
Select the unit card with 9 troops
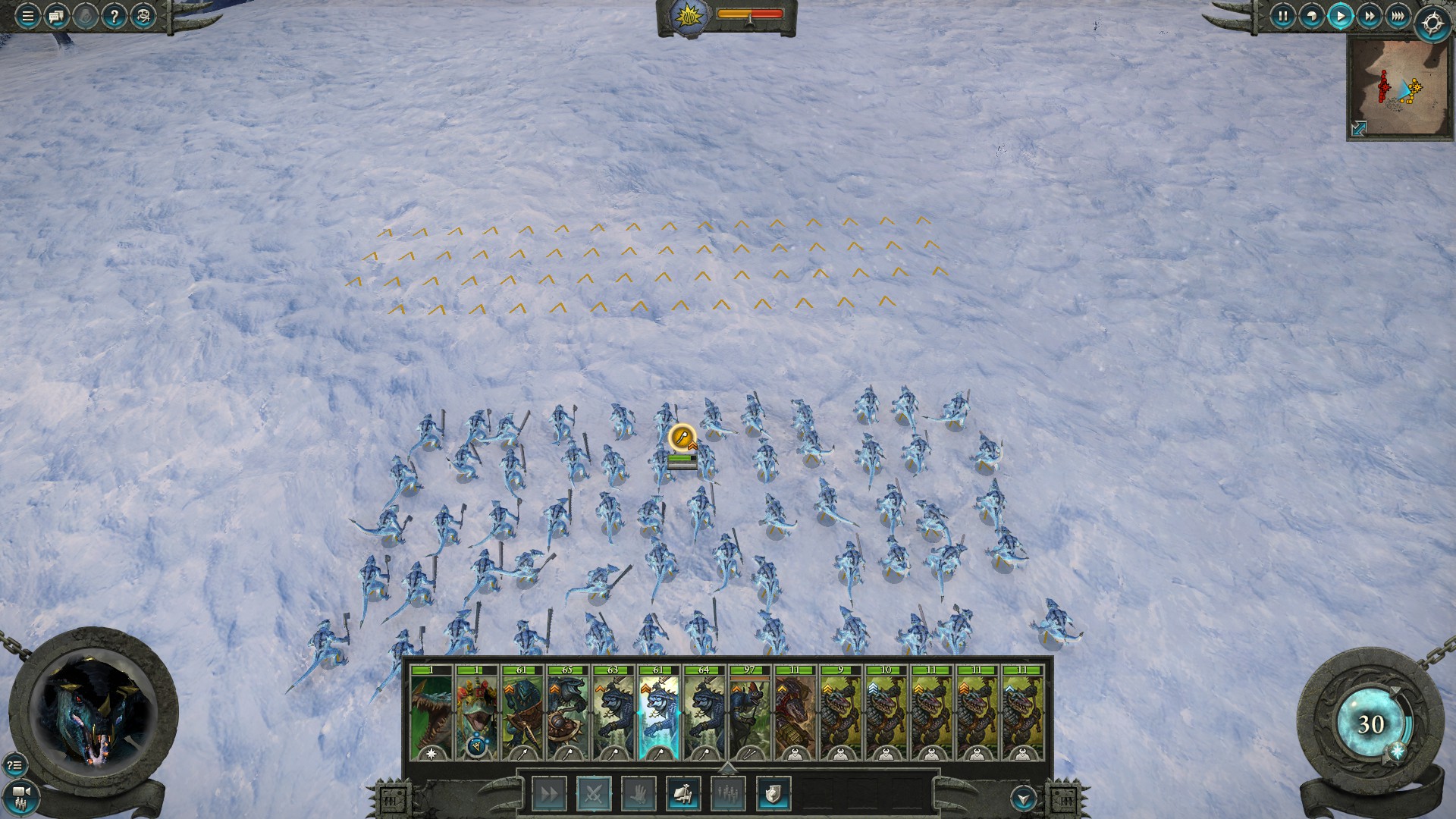pyautogui.click(x=840, y=713)
